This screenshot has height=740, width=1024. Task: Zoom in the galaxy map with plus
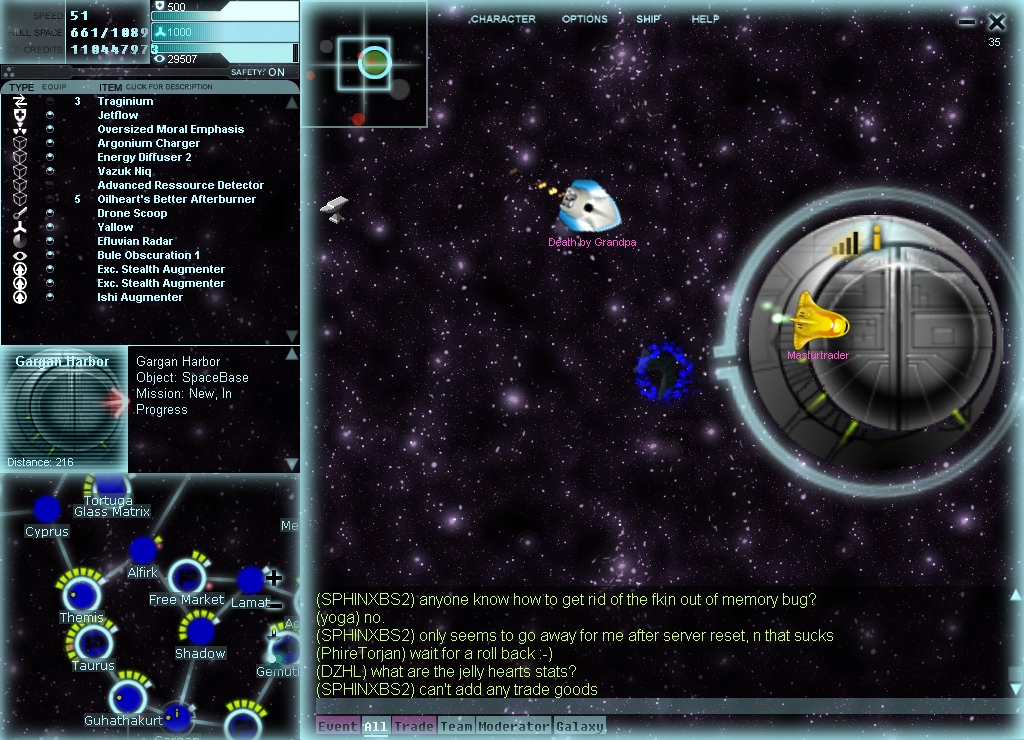(273, 578)
